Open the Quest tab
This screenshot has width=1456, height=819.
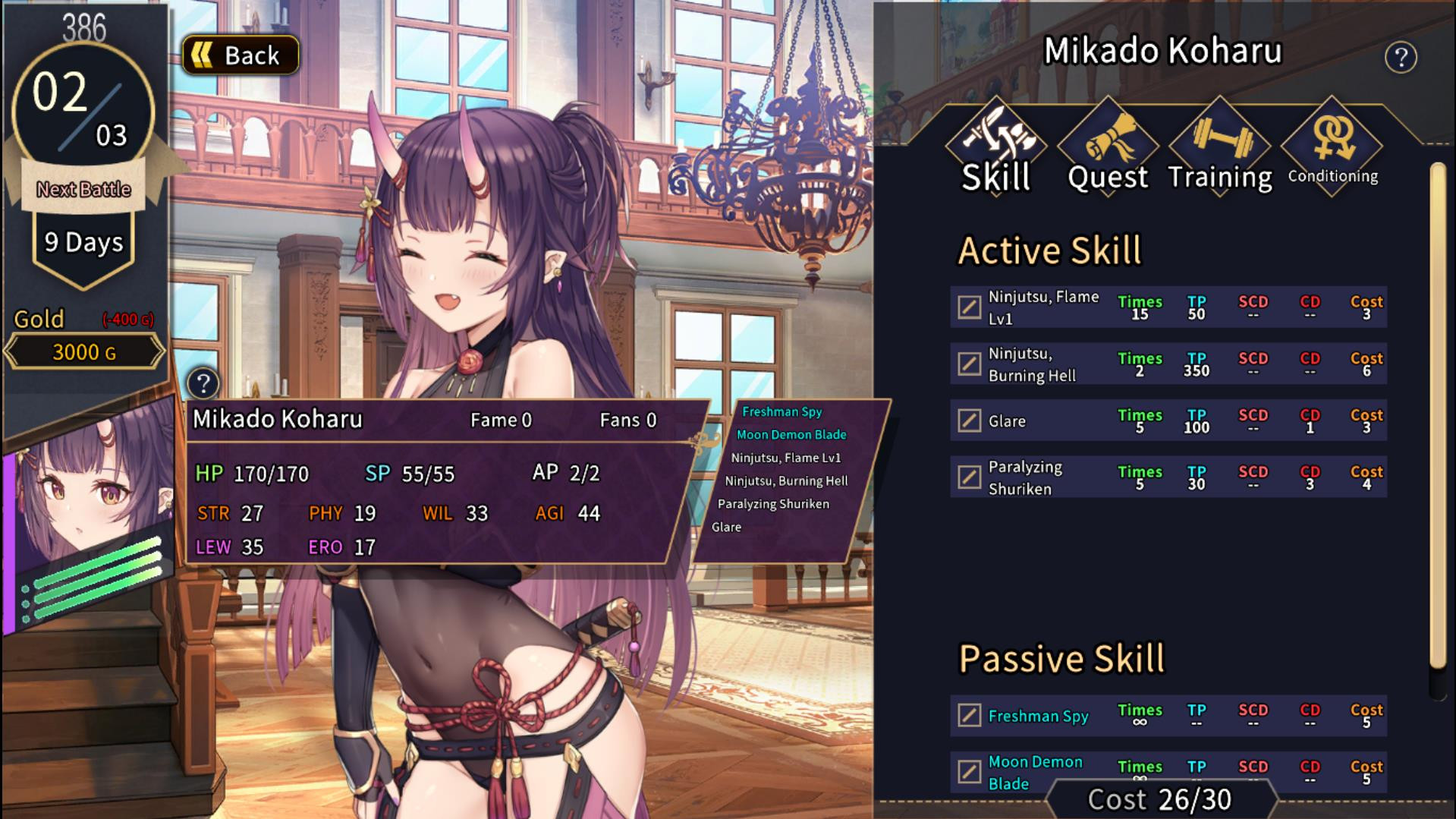[x=1108, y=149]
